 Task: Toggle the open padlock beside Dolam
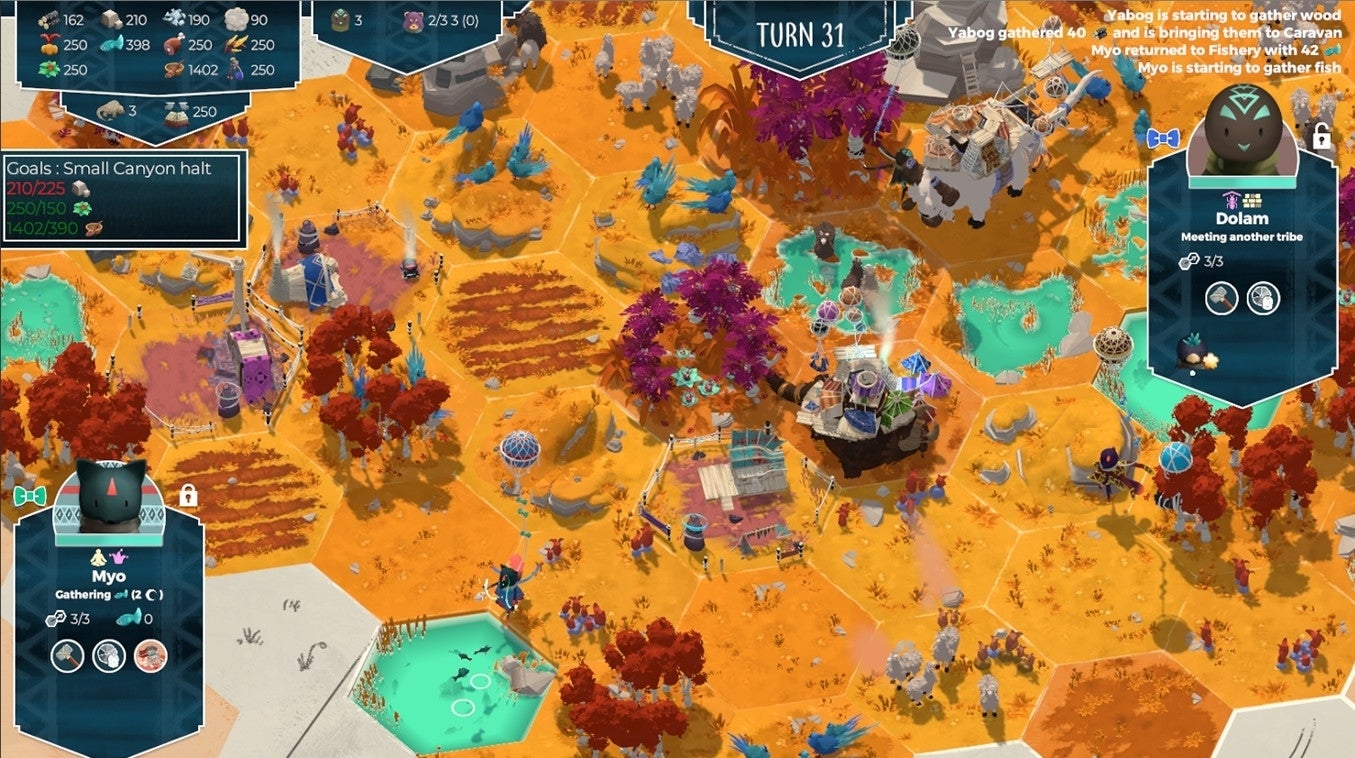coord(1321,138)
